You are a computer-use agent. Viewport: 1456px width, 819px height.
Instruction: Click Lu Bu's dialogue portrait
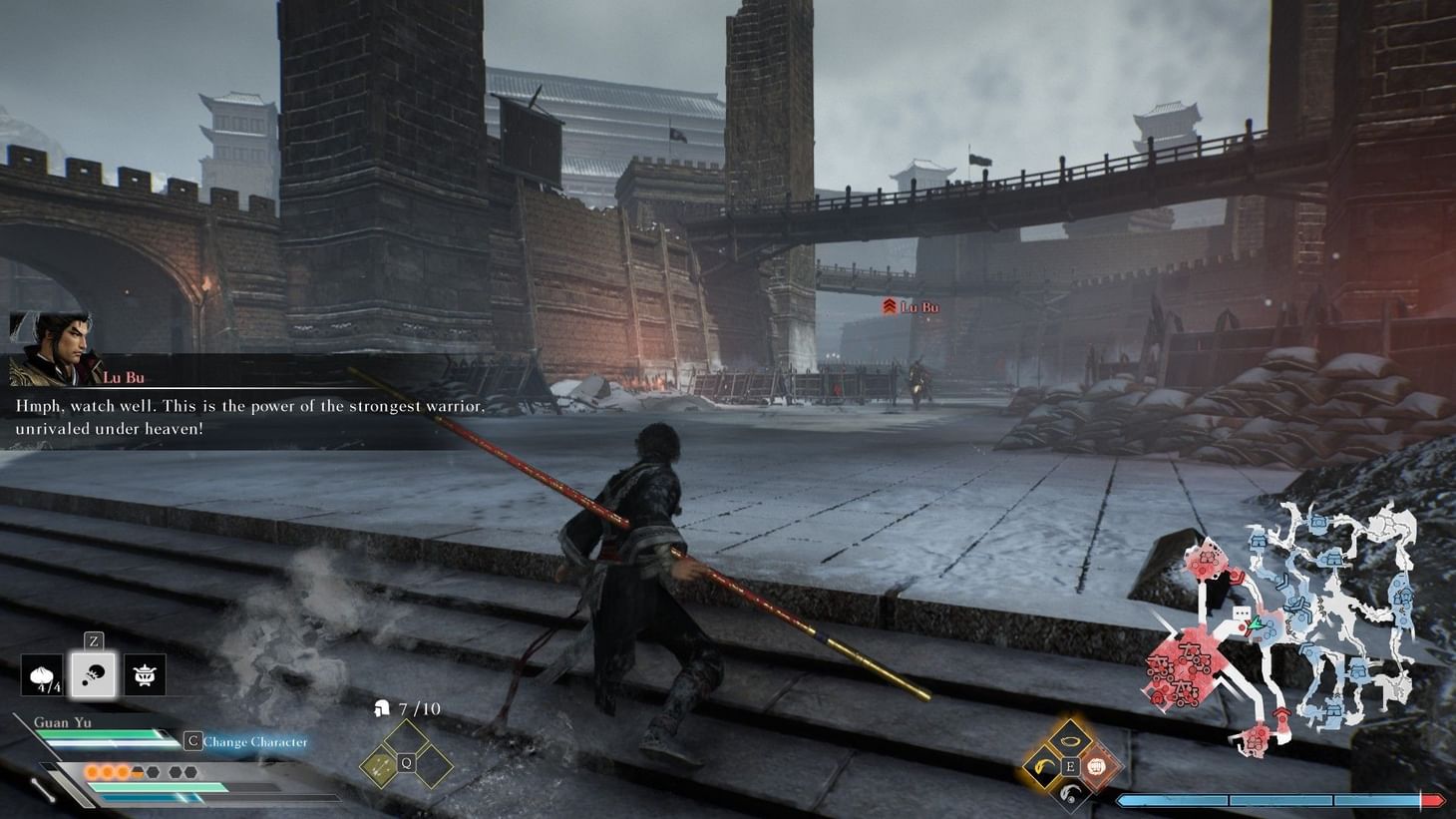(x=52, y=349)
